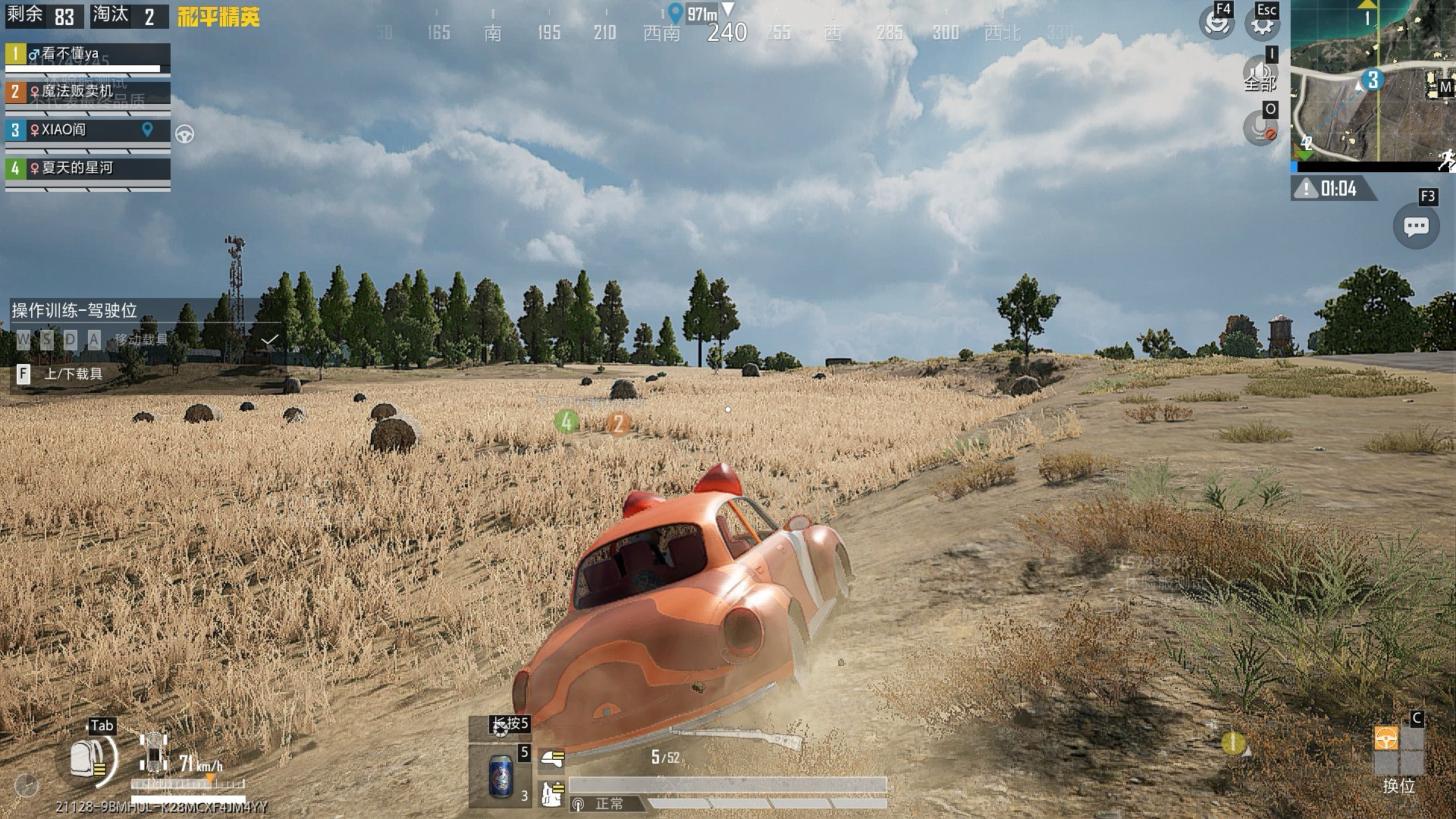
Task: Open the life buoy item wheel
Action: pos(500,728)
